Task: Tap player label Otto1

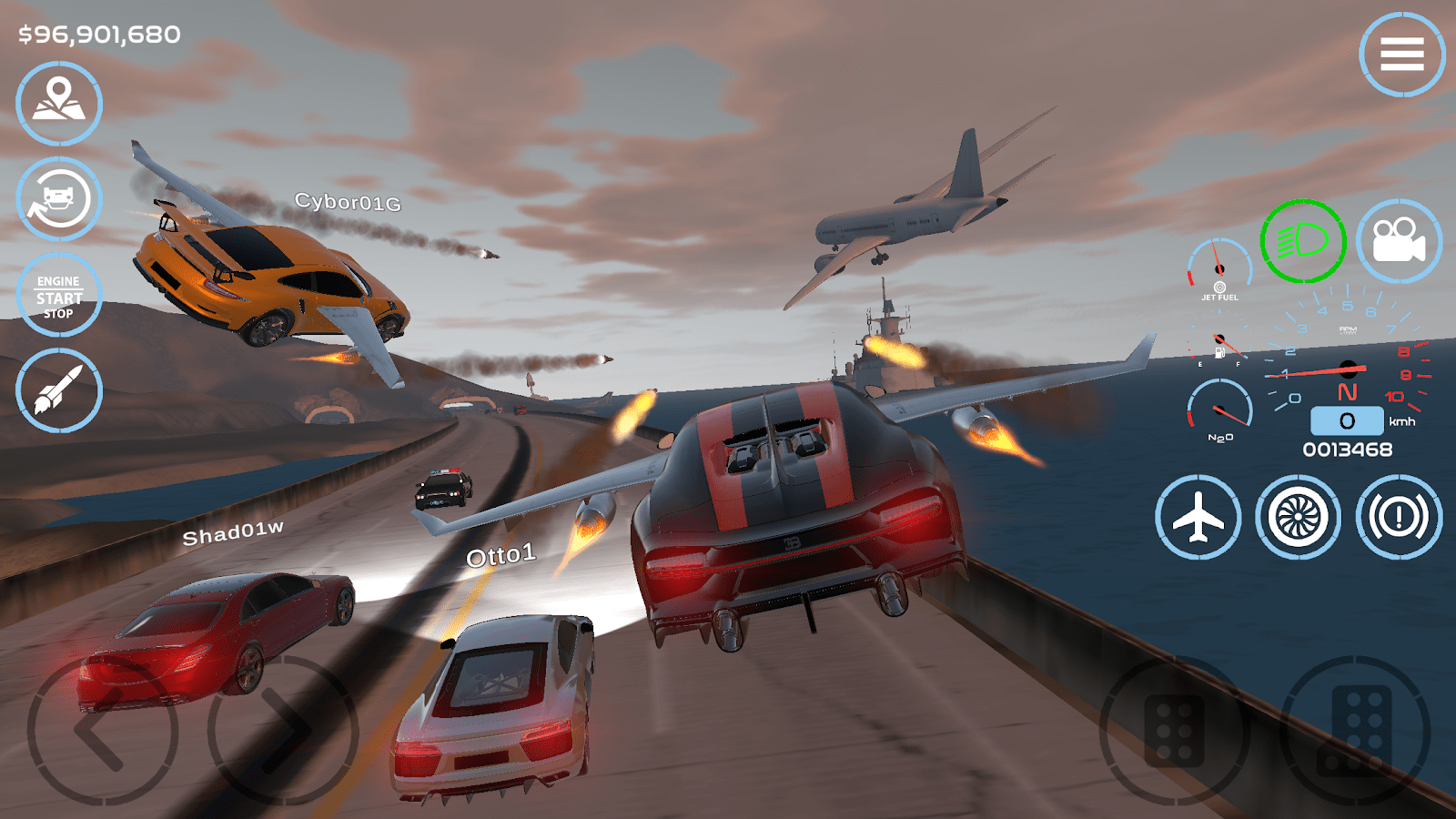Action: (x=500, y=554)
